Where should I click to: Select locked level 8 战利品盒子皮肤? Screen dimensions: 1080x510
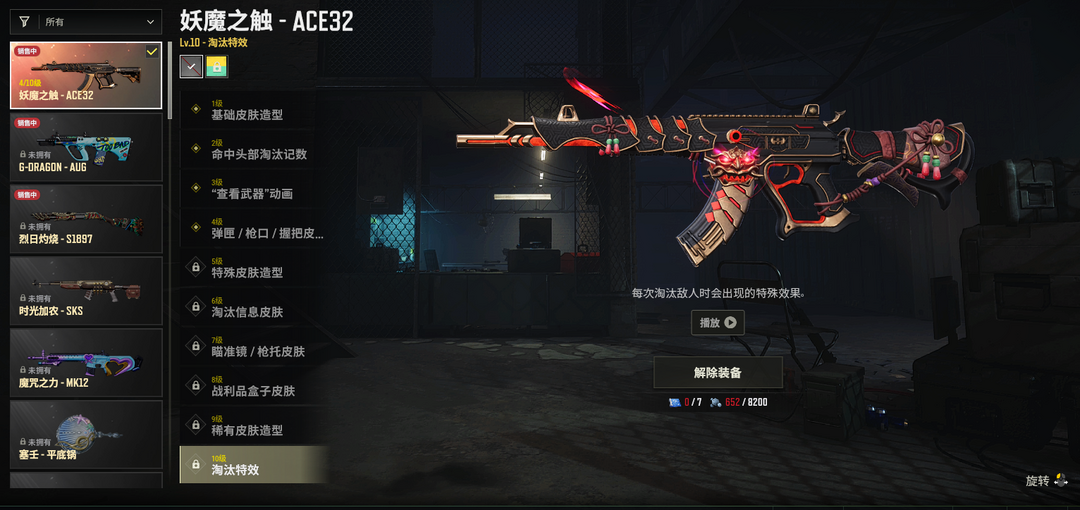click(x=254, y=386)
